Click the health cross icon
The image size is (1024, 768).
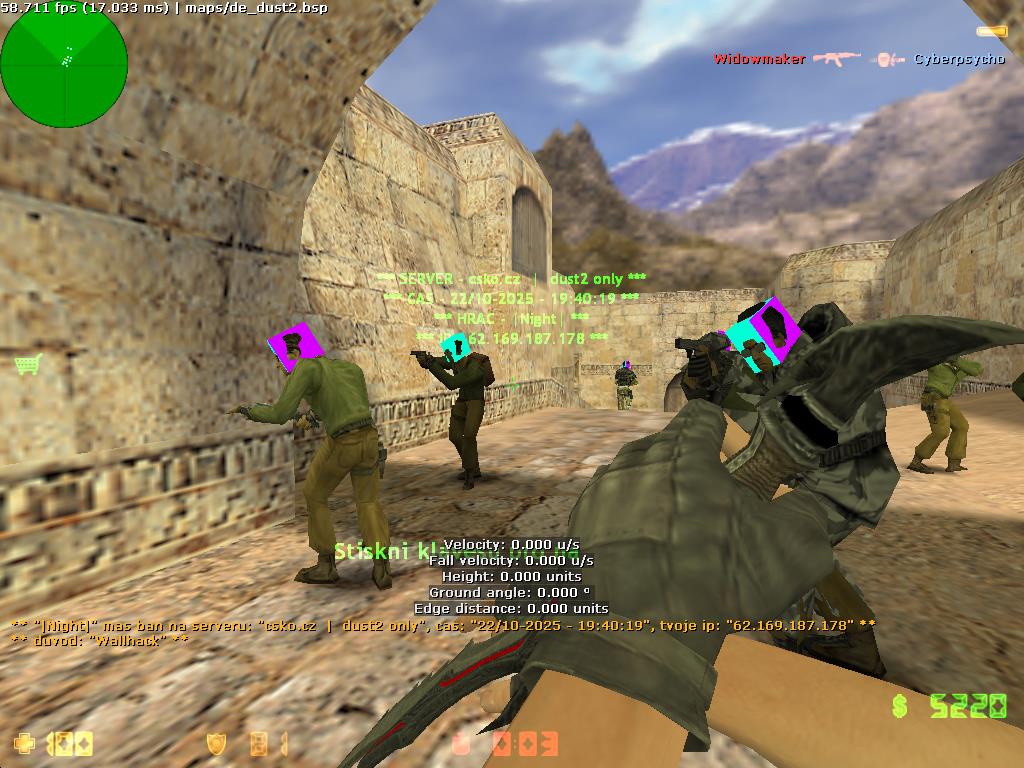(22, 743)
